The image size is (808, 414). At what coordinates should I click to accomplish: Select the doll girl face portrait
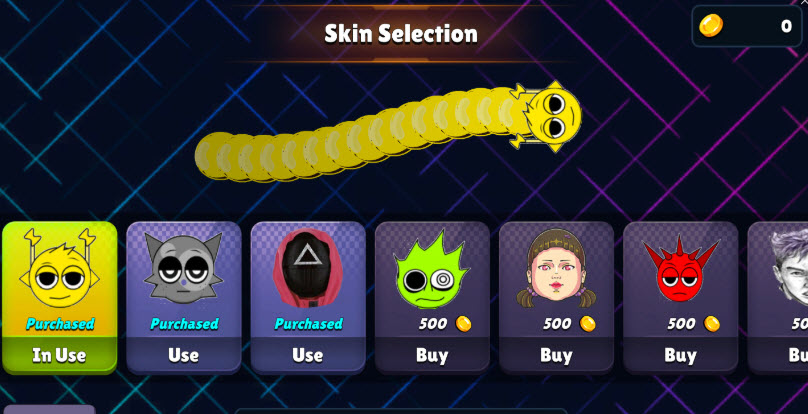pyautogui.click(x=556, y=270)
